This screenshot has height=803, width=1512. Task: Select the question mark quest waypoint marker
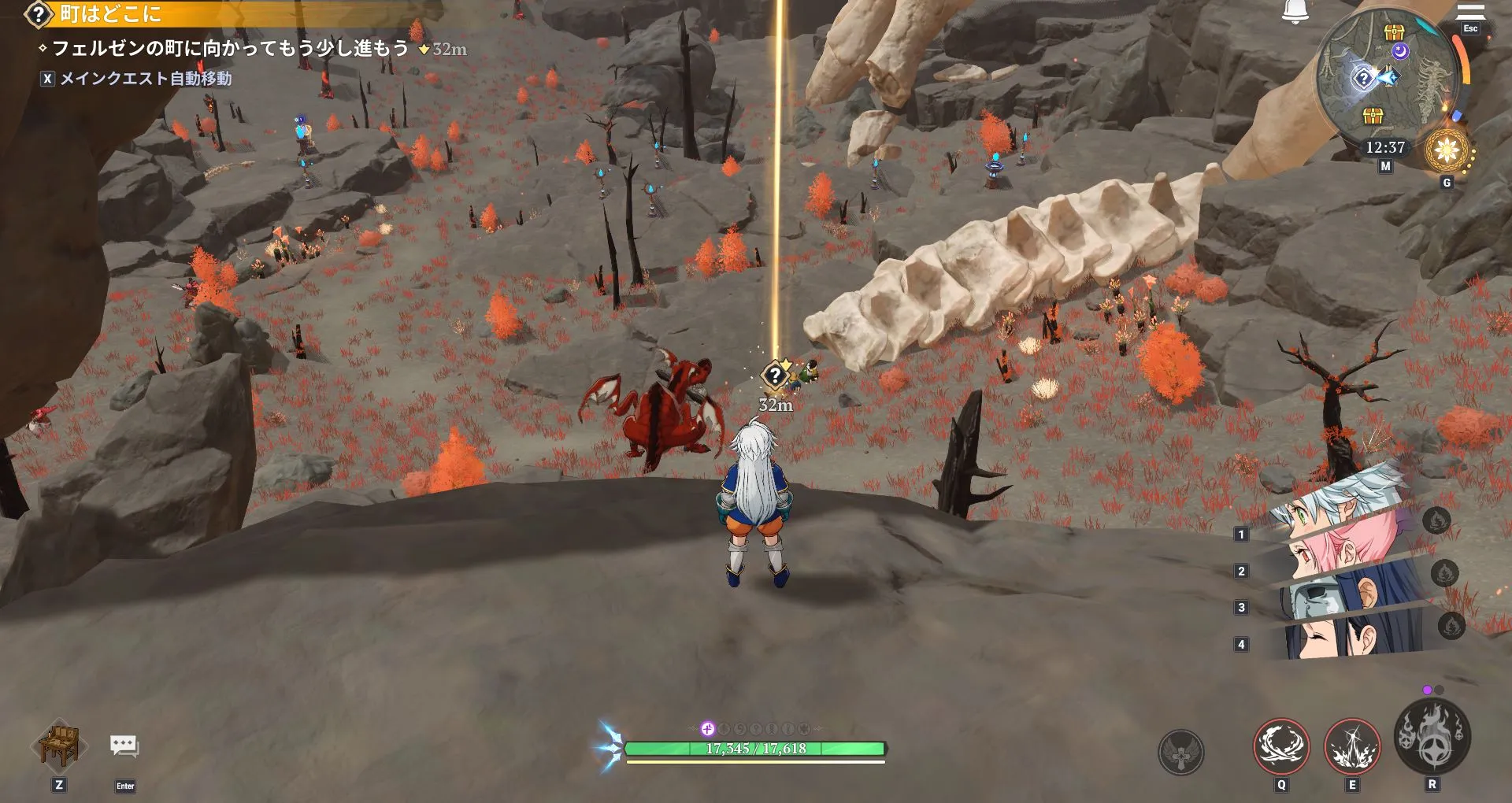[776, 376]
